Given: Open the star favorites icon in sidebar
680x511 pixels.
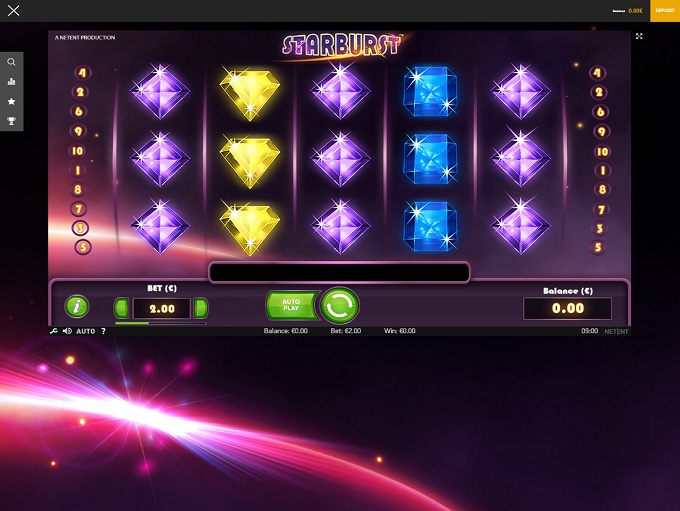Looking at the screenshot, I should 11,101.
